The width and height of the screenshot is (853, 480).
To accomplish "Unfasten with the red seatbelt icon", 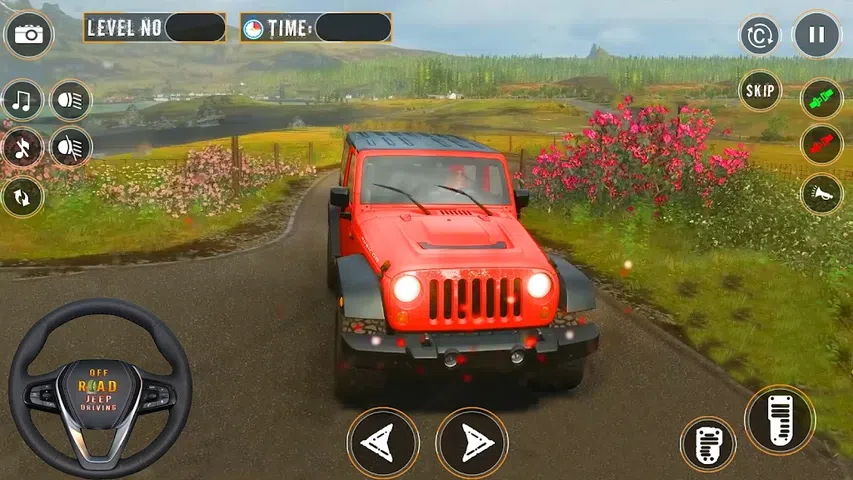I will 822,146.
